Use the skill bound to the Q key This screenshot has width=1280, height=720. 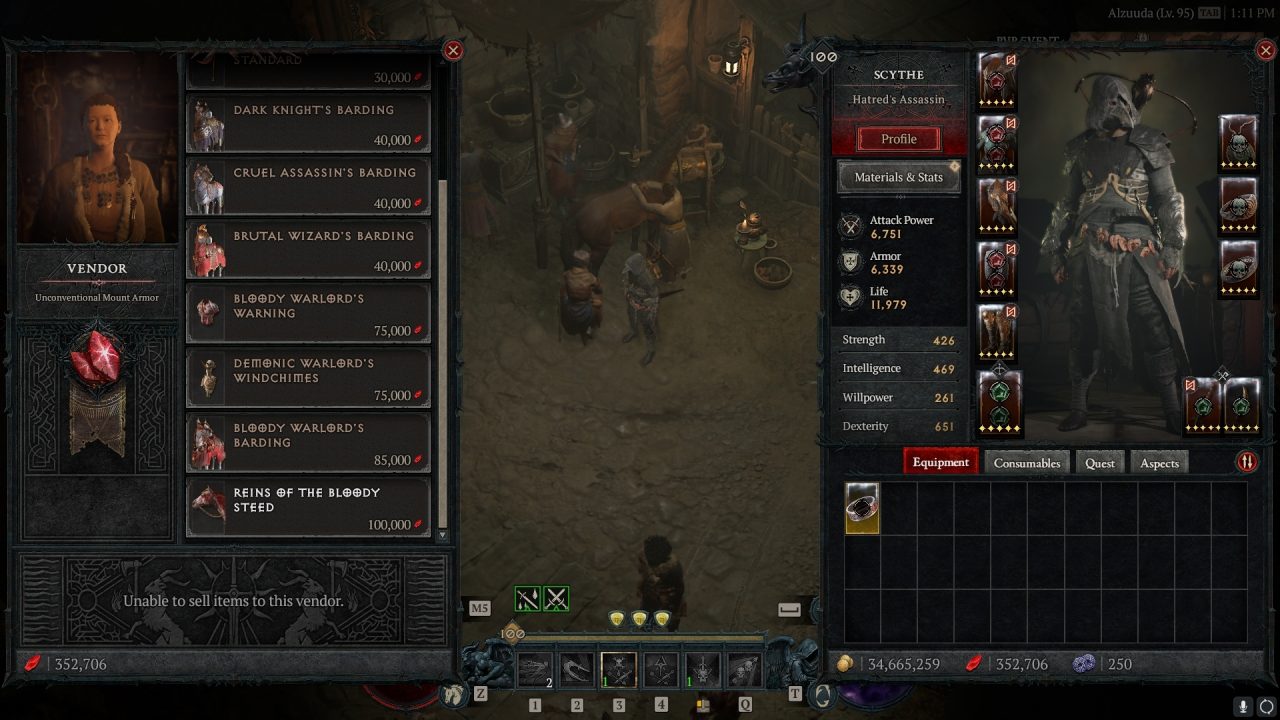pos(746,668)
